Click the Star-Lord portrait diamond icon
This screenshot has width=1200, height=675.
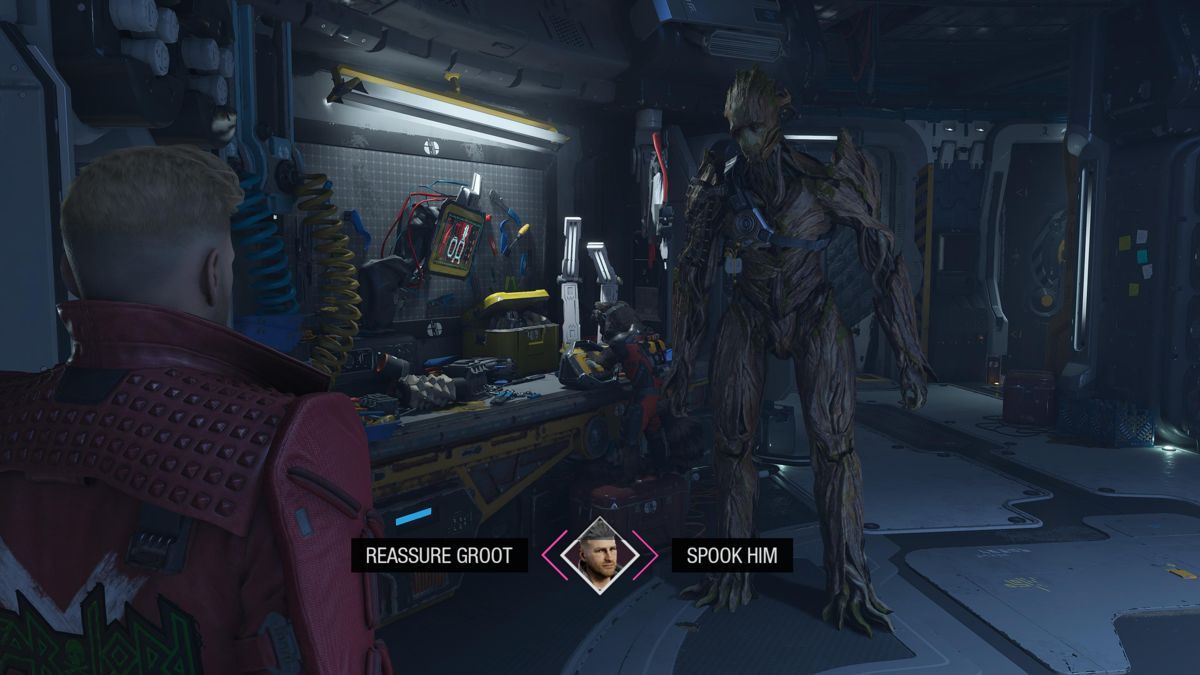pyautogui.click(x=600, y=556)
